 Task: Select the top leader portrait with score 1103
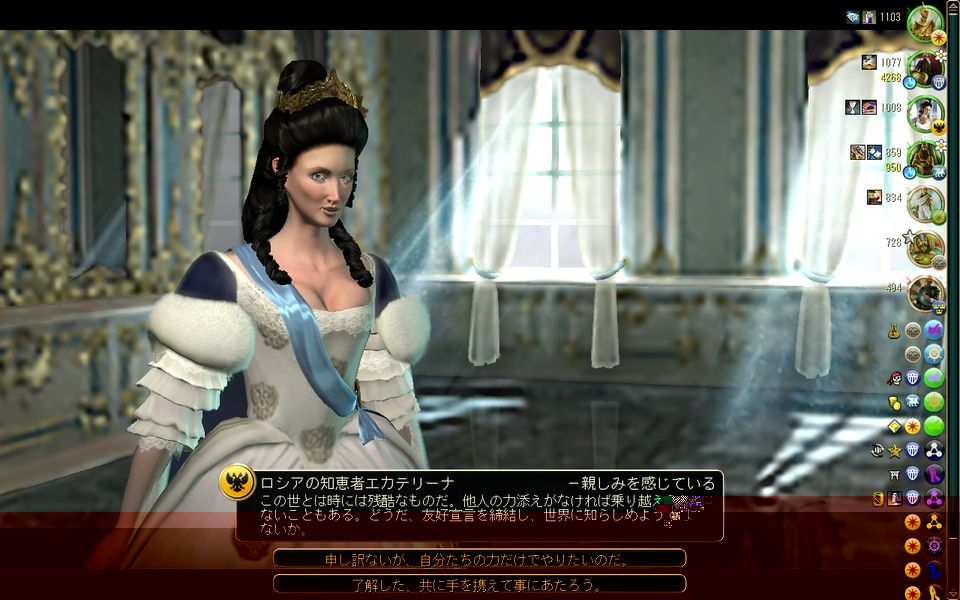(x=925, y=24)
